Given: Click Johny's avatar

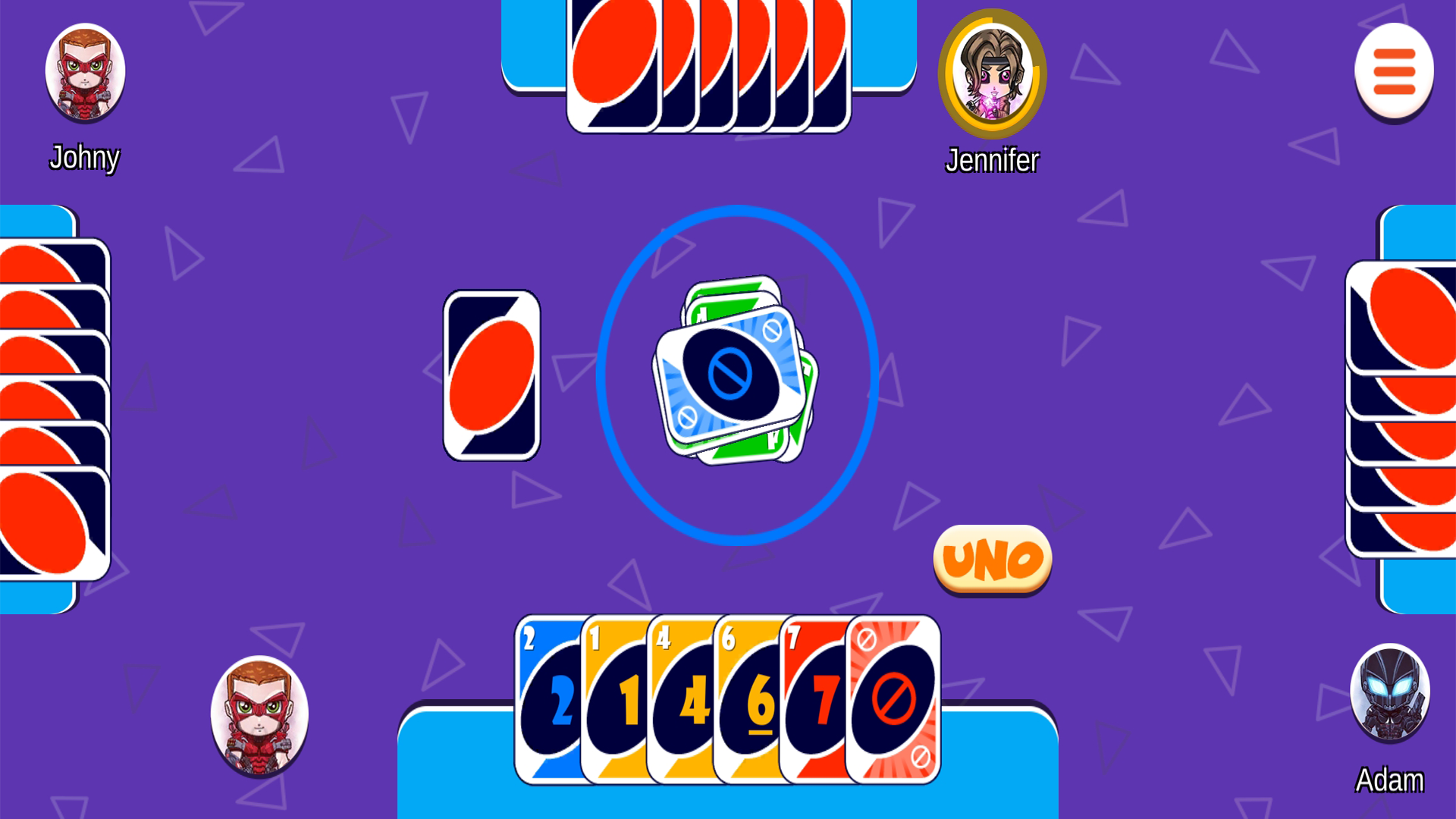Looking at the screenshot, I should 84,72.
